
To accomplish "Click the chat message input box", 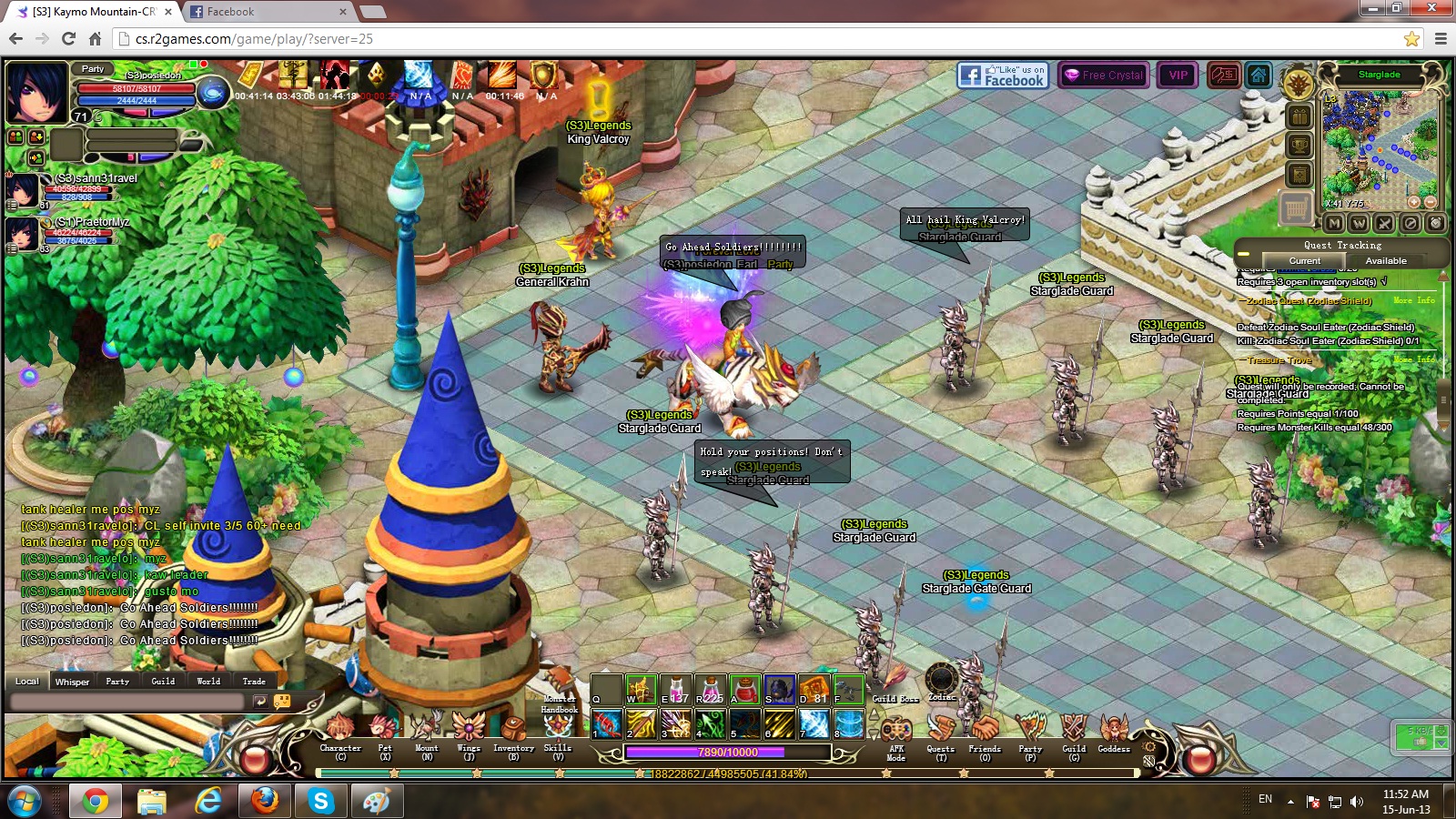I will click(x=127, y=702).
